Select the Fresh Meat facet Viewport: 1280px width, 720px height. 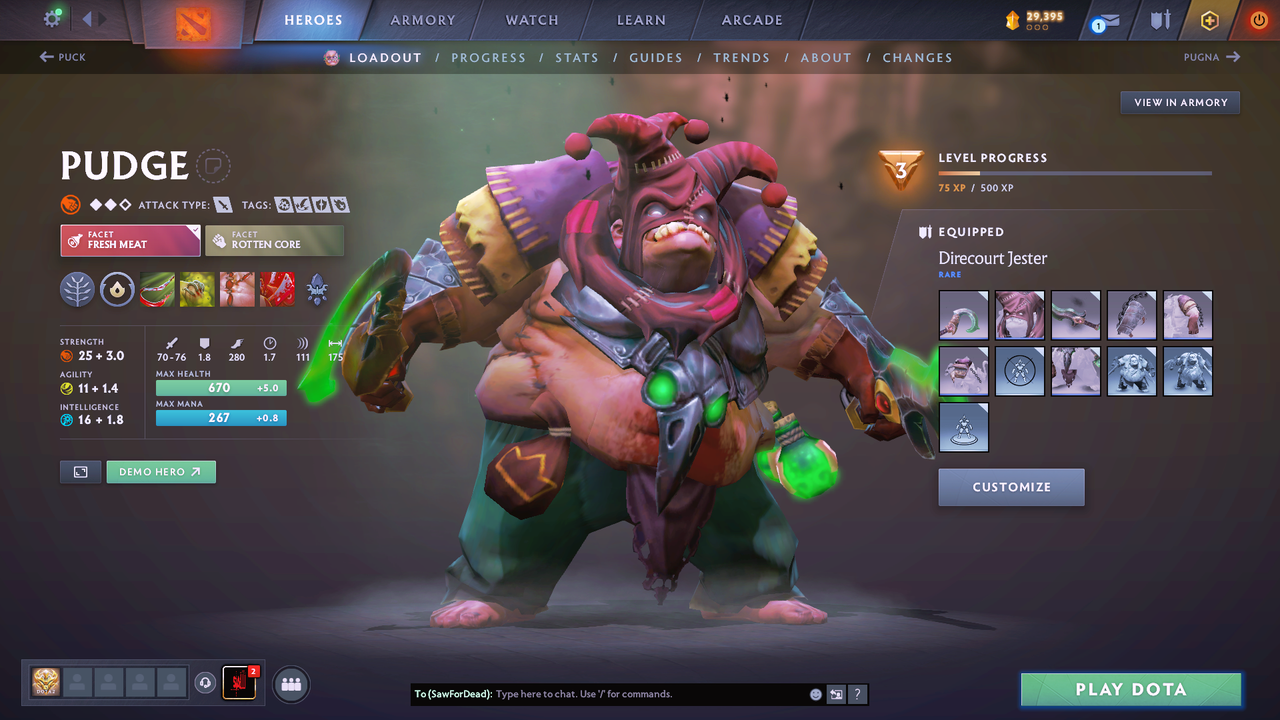point(130,240)
